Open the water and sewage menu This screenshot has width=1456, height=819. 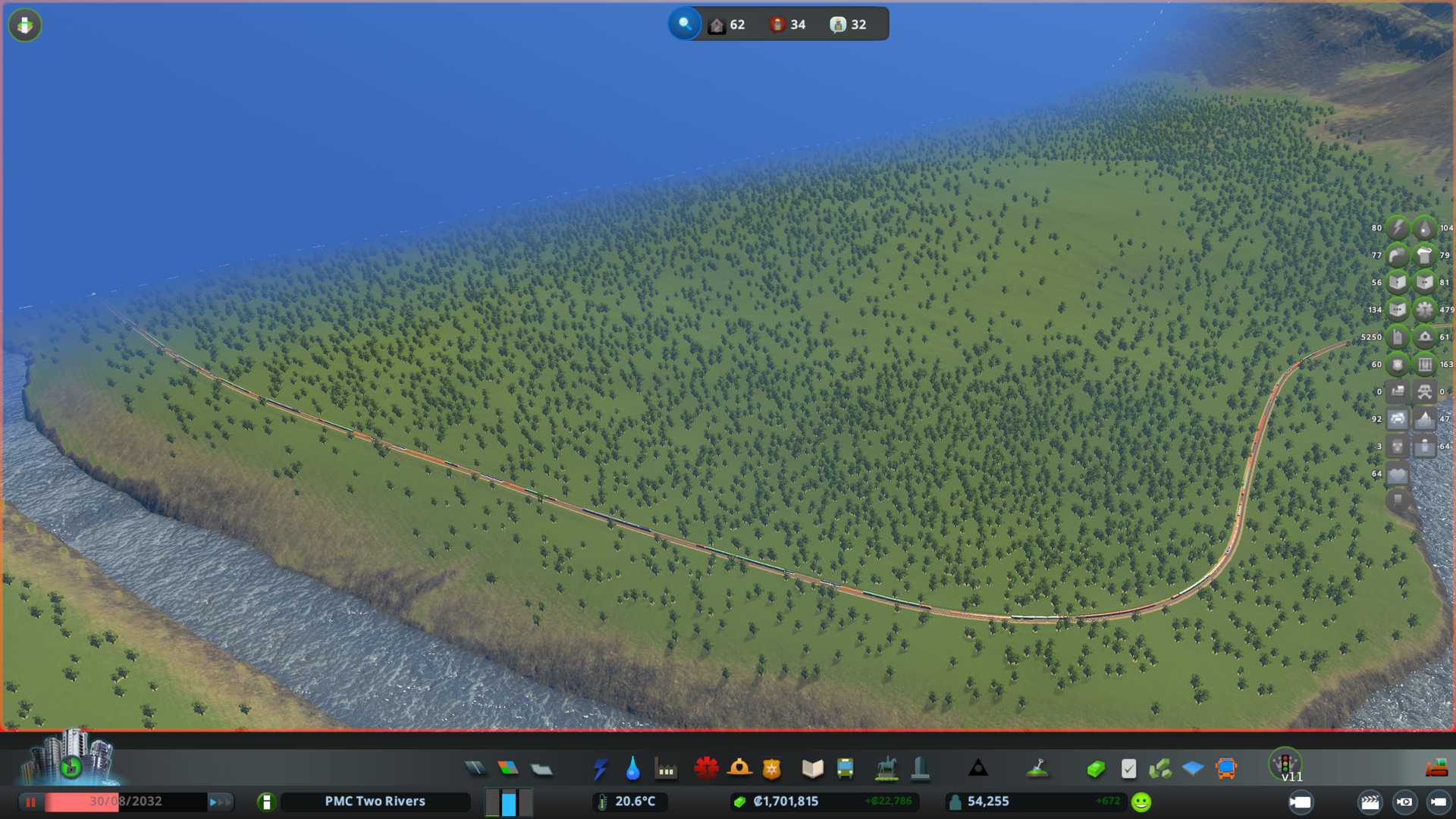(632, 769)
